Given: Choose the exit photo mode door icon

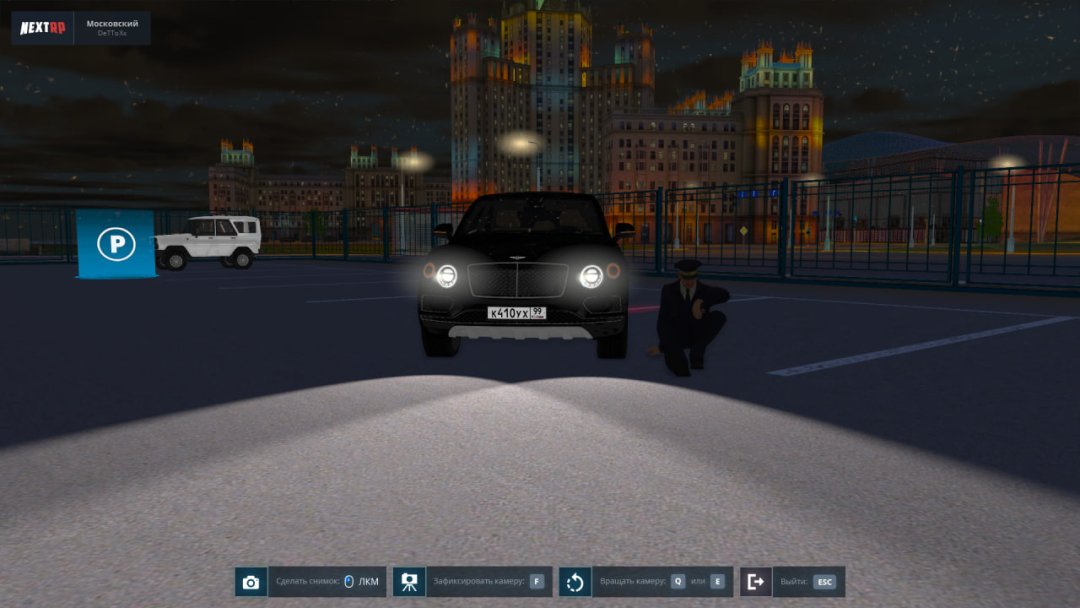Looking at the screenshot, I should click(756, 582).
